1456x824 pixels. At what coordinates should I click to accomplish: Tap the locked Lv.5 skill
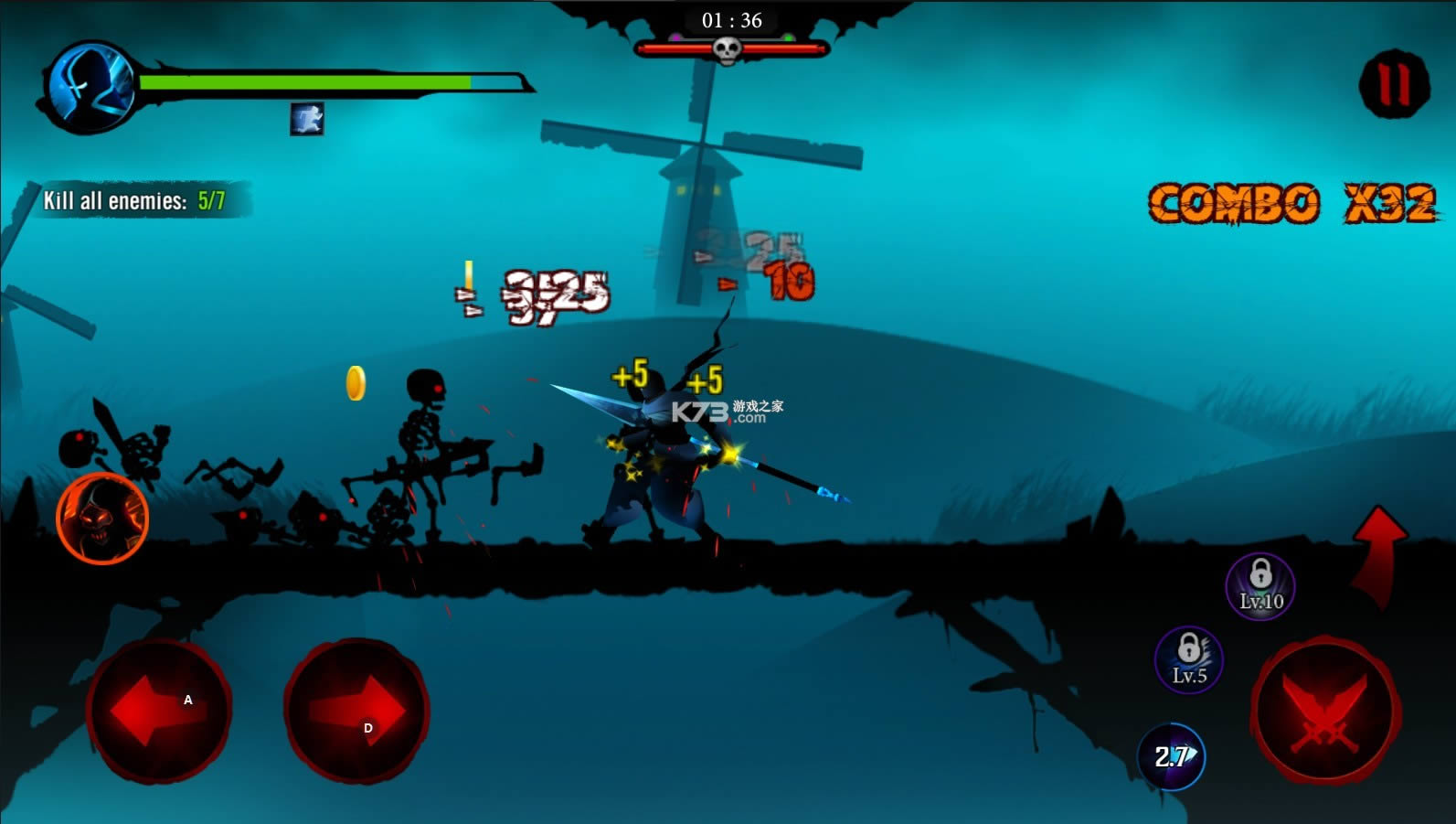[1188, 659]
